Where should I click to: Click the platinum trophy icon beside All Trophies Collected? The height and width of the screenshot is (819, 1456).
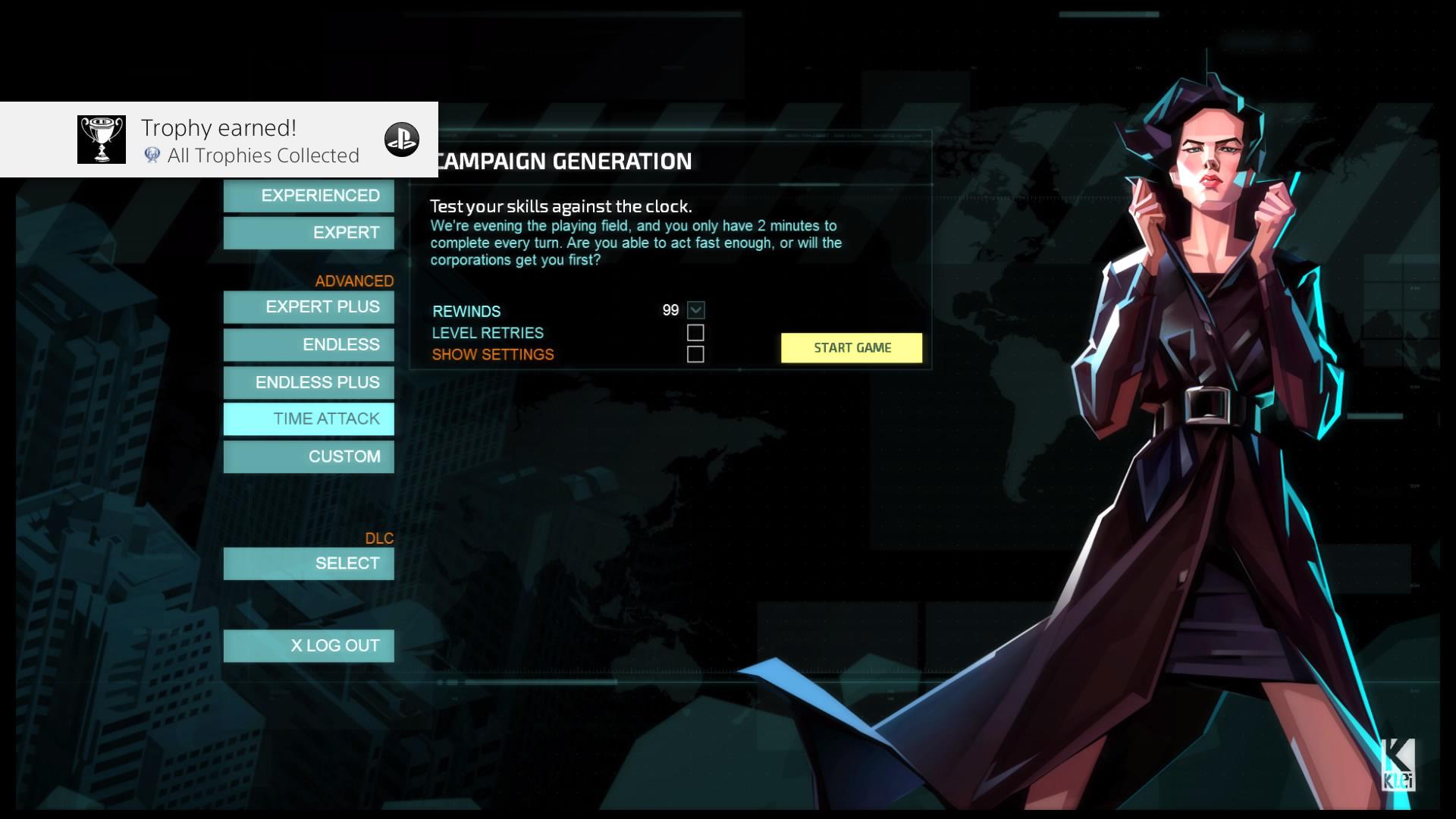coord(152,155)
